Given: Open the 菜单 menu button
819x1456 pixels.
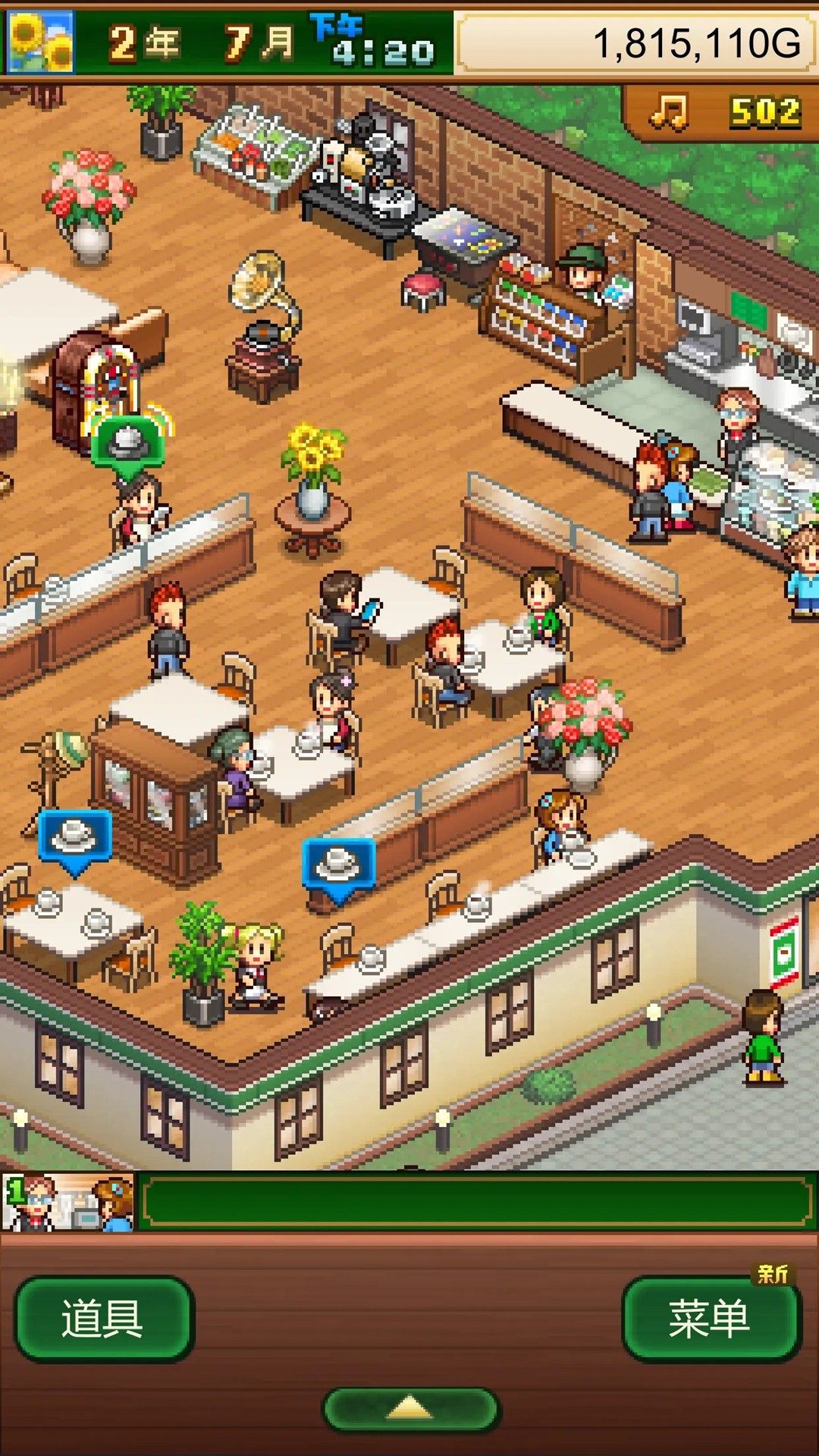Looking at the screenshot, I should 711,1318.
